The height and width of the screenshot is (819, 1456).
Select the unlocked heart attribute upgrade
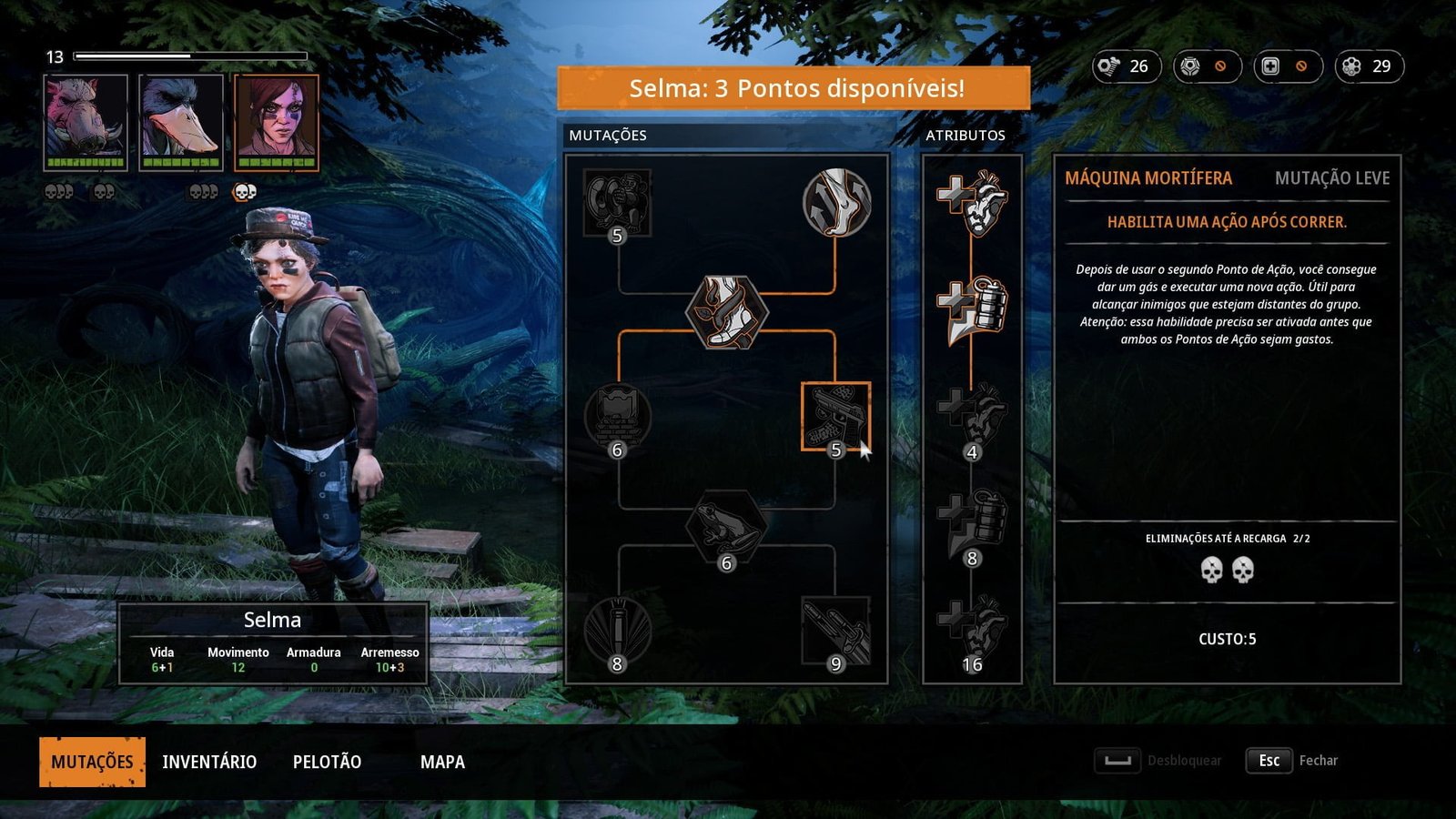(972, 202)
